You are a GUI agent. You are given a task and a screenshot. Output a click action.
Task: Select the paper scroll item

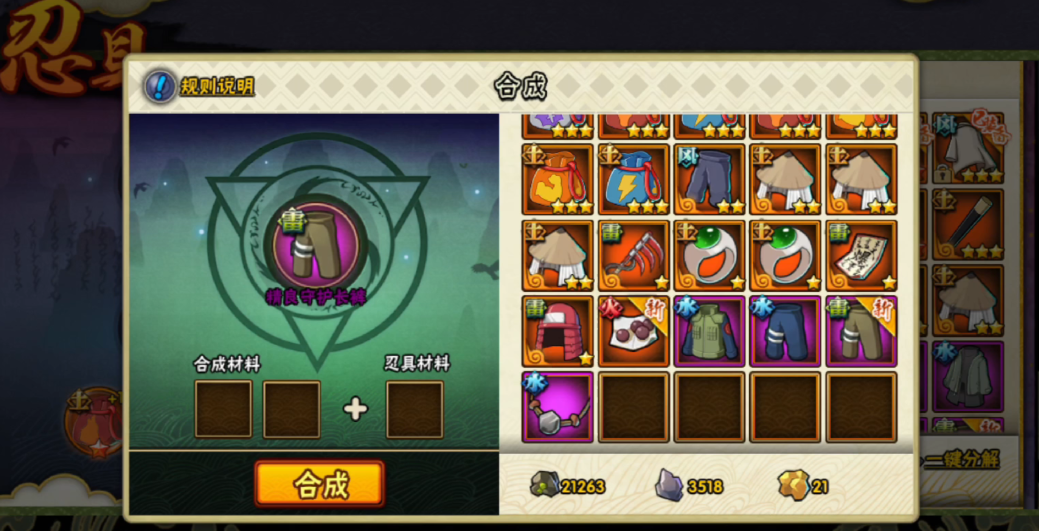tap(861, 255)
